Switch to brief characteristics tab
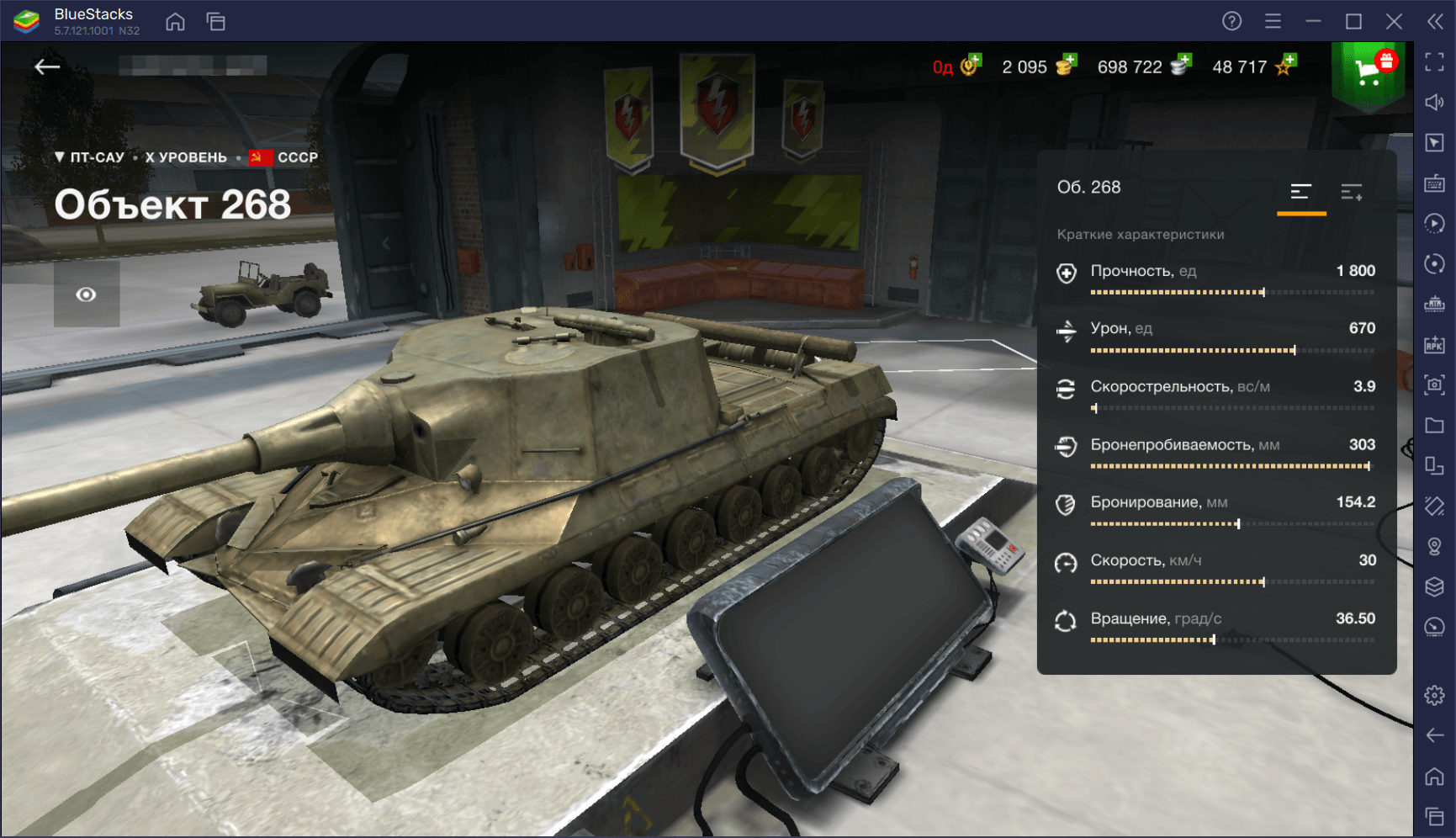 click(x=1300, y=193)
